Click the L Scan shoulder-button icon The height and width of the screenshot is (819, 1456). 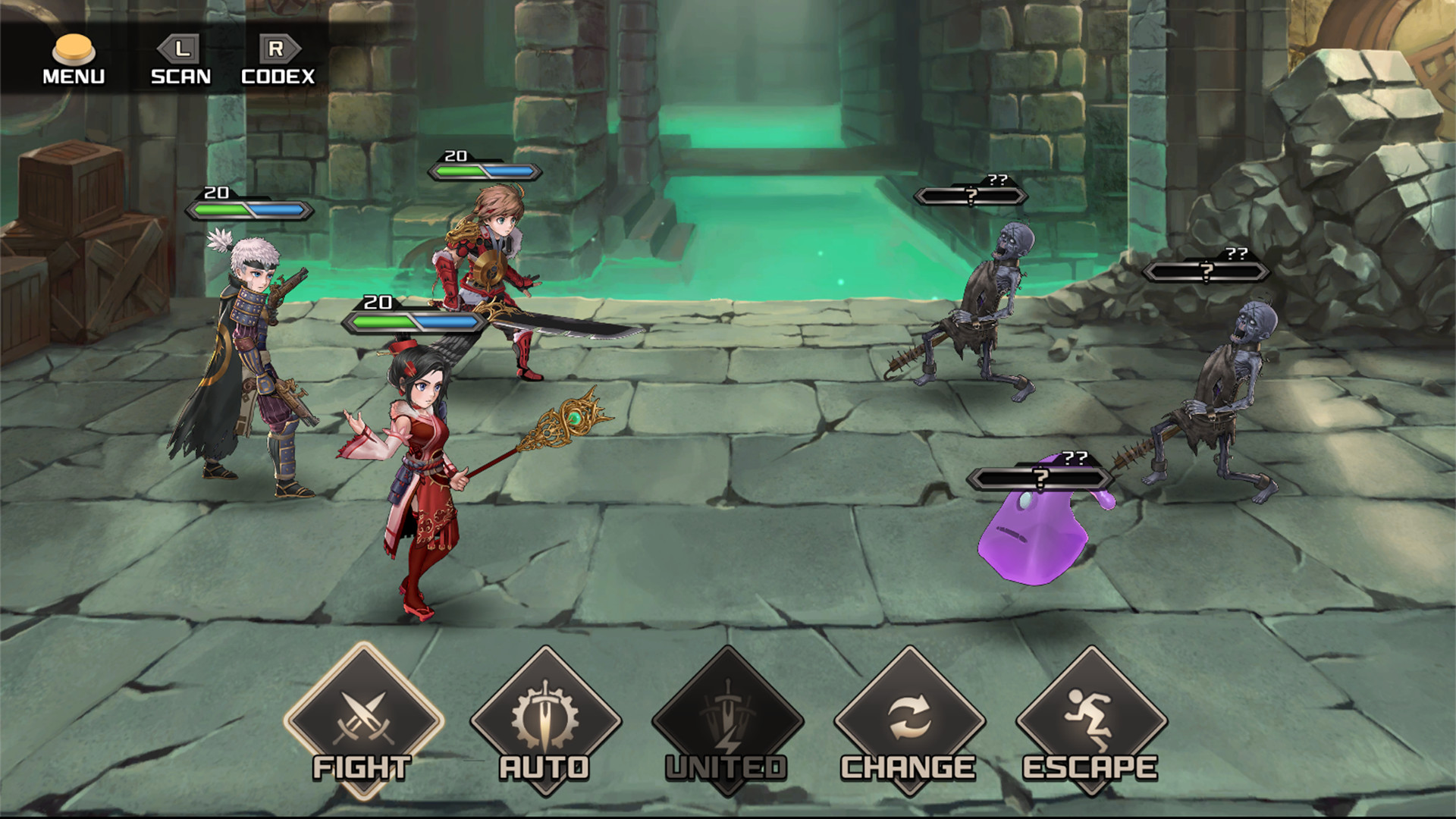click(180, 47)
